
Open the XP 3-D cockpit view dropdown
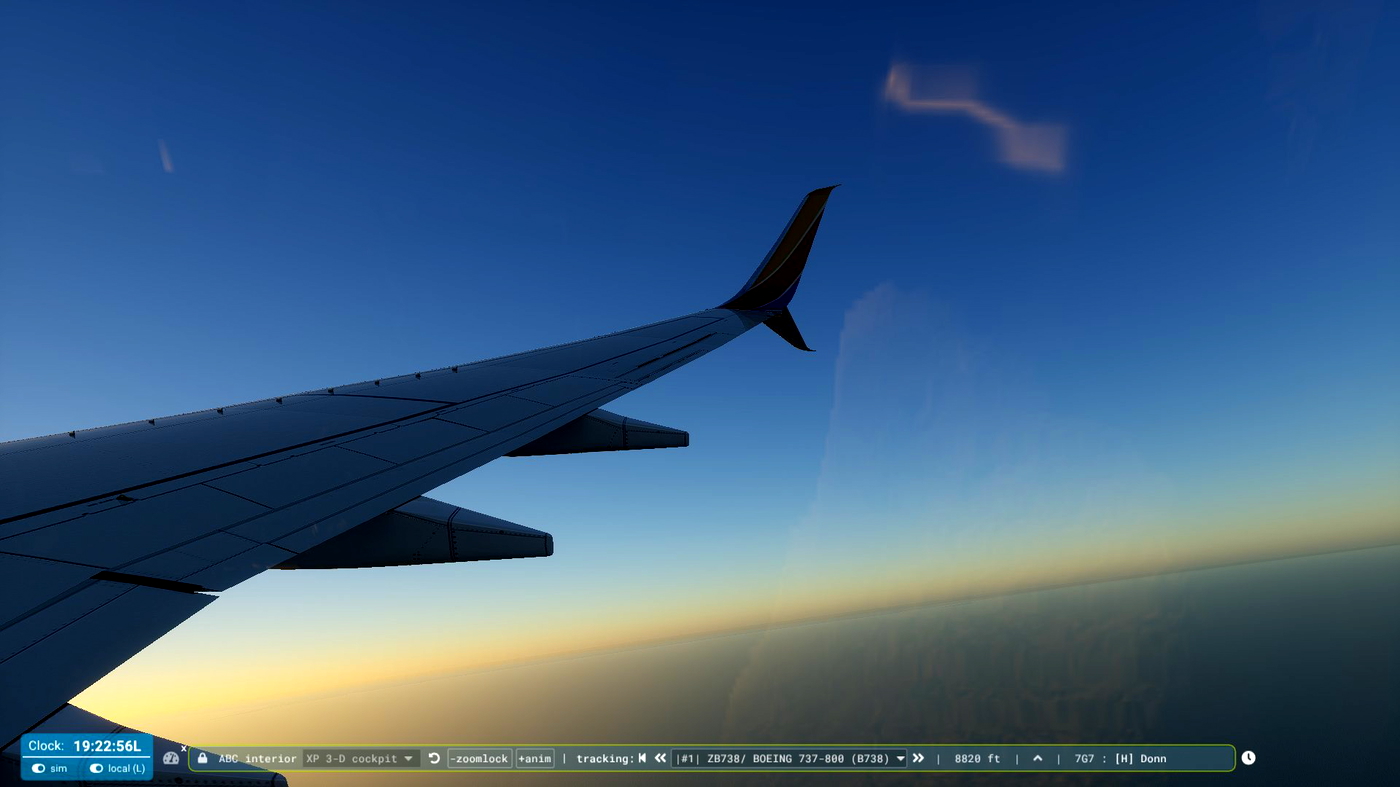click(362, 758)
